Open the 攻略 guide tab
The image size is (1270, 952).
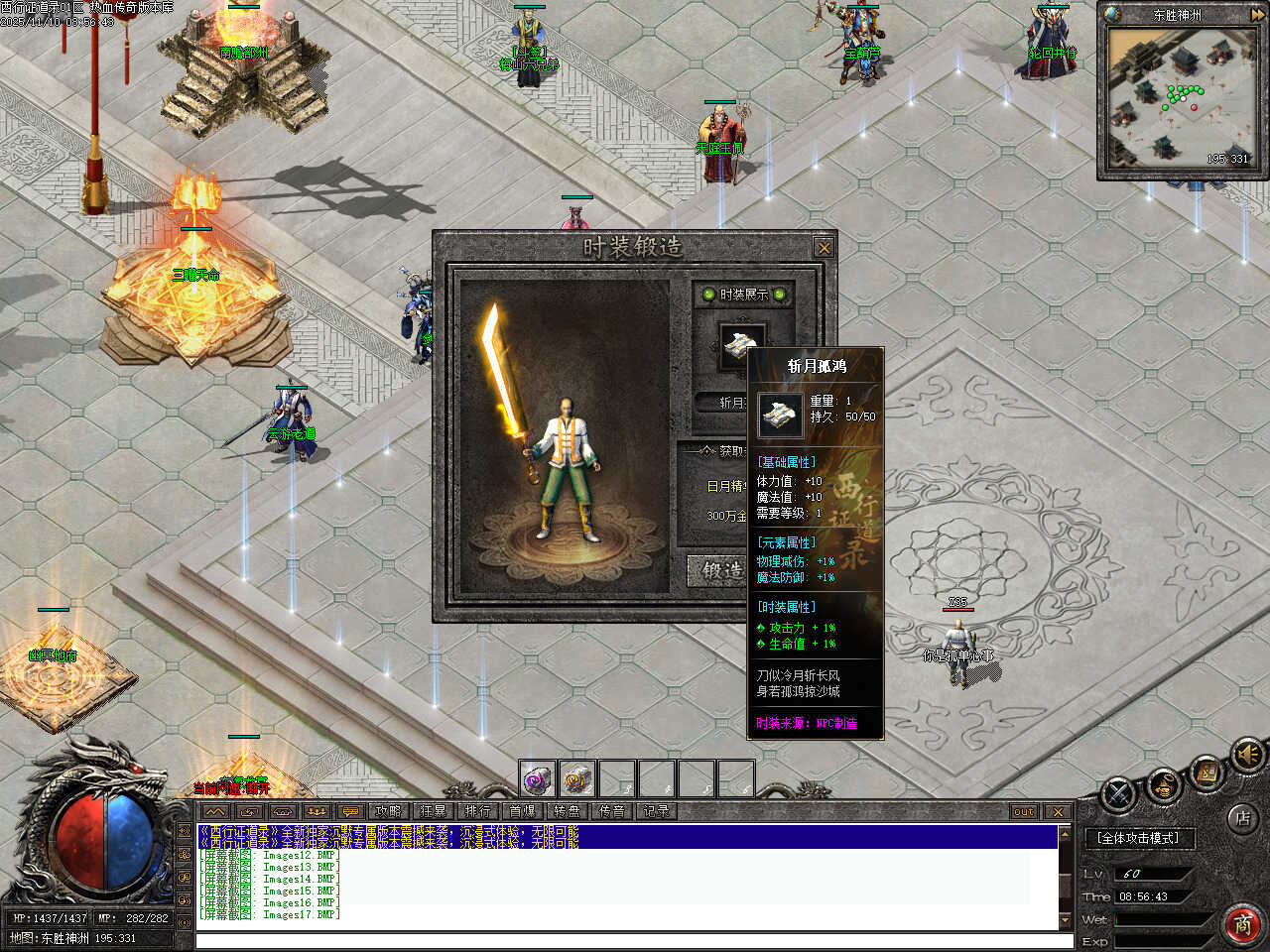click(x=389, y=811)
